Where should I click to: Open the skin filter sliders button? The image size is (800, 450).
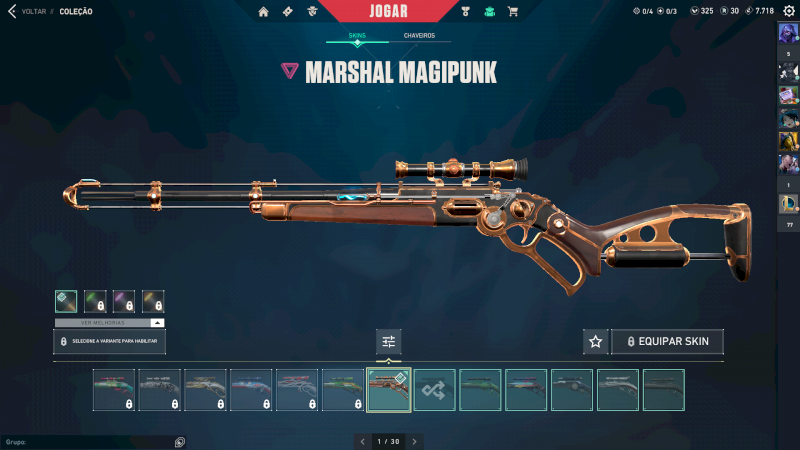pos(389,342)
